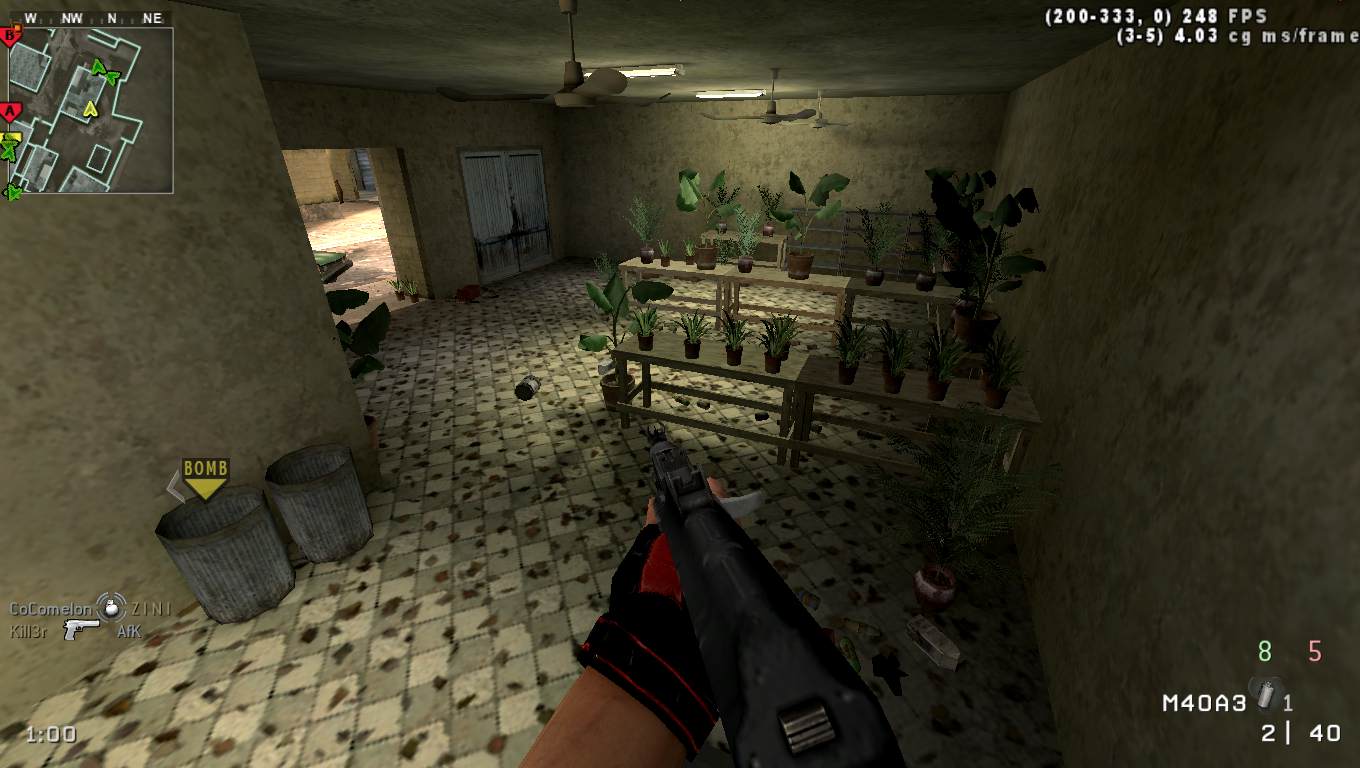1360x768 pixels.
Task: Select the red B bombsite marker
Action: pyautogui.click(x=11, y=37)
